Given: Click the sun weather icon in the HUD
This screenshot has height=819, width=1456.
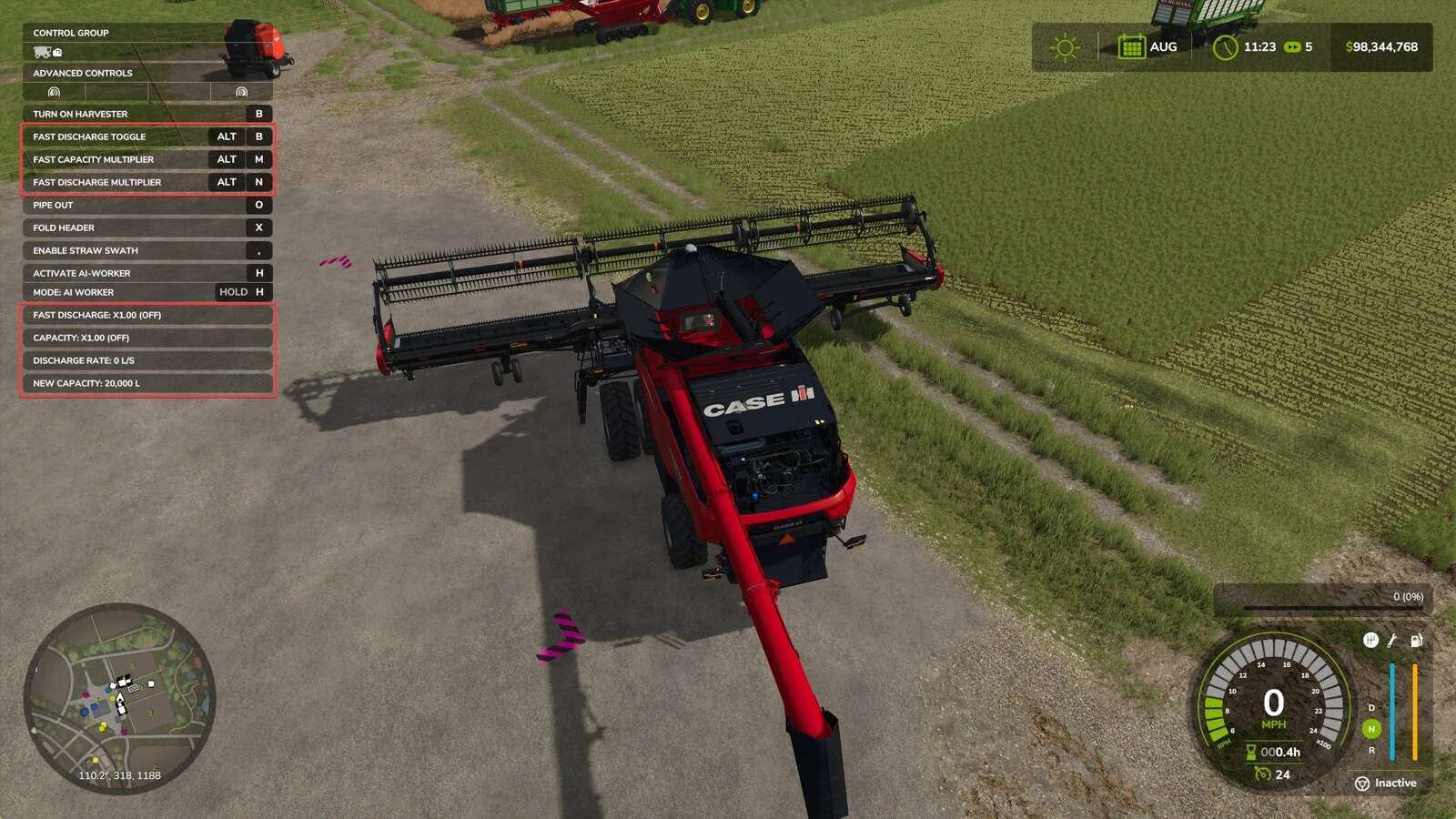Looking at the screenshot, I should (x=1064, y=45).
